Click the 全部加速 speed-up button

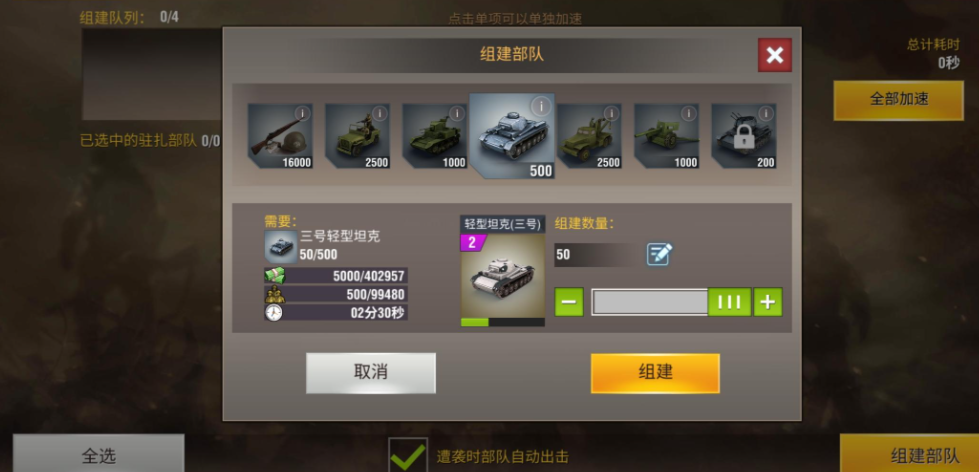(x=899, y=99)
